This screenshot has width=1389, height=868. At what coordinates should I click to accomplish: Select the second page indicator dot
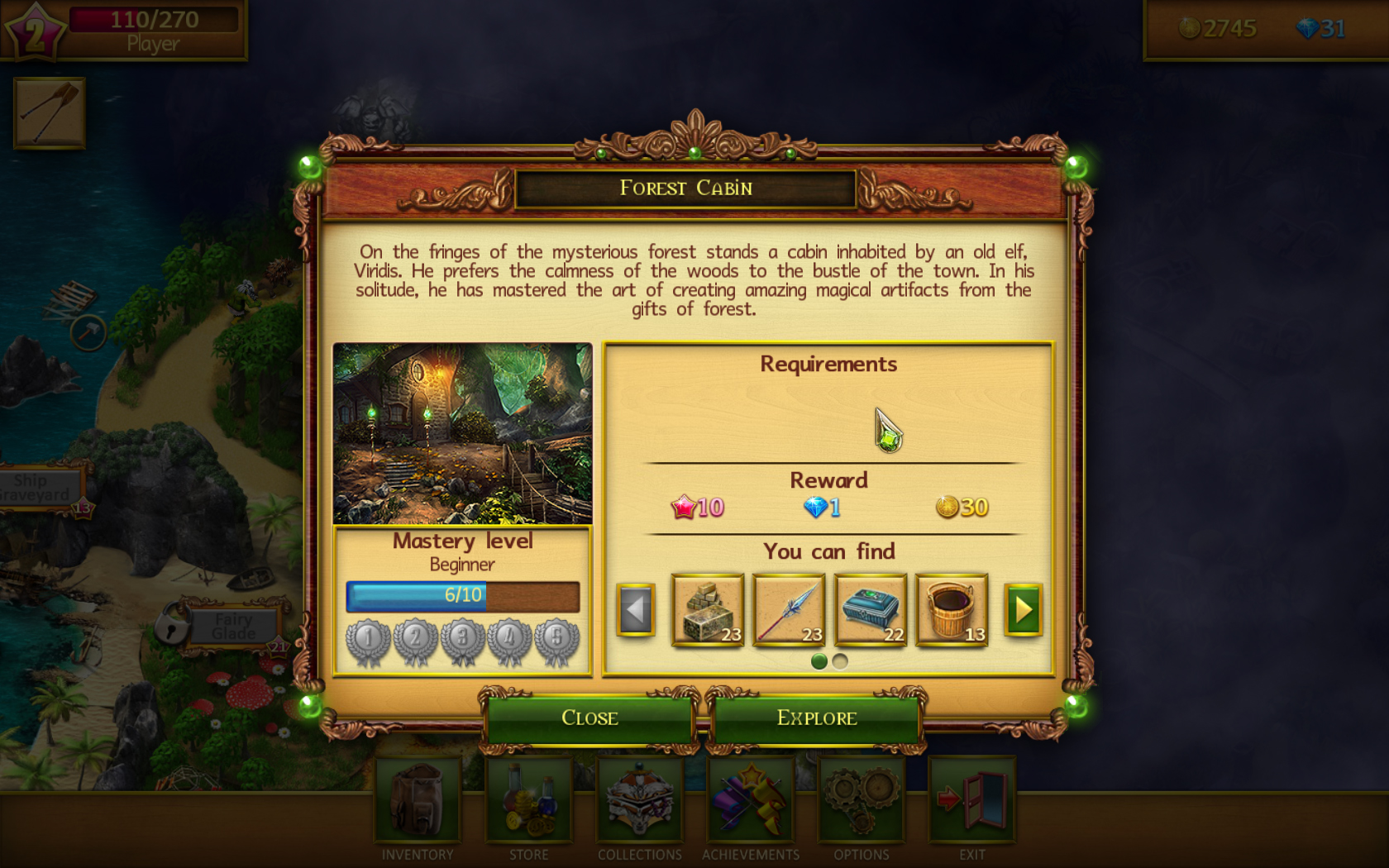click(840, 661)
